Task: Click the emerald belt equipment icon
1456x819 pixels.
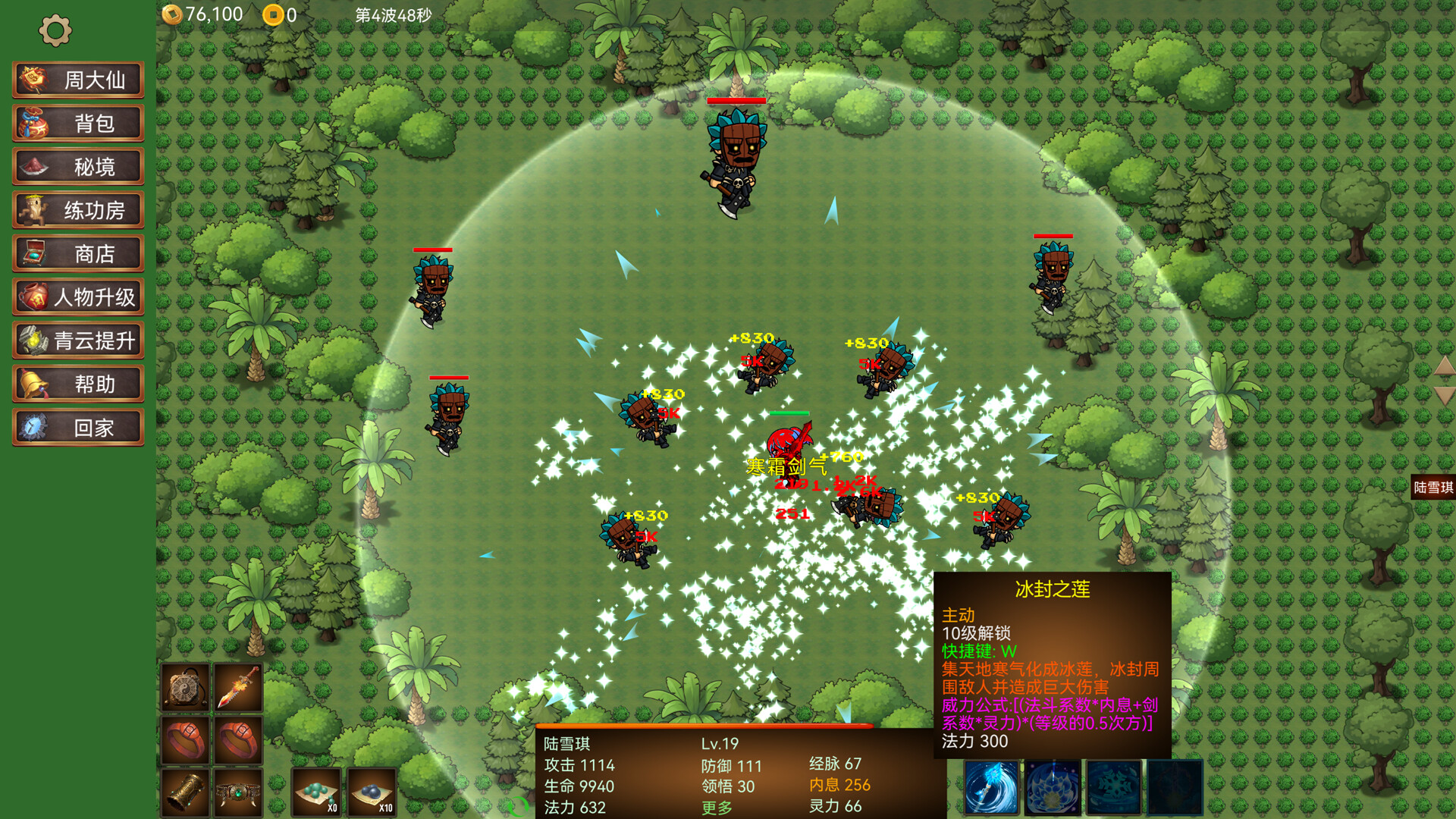Action: (237, 791)
